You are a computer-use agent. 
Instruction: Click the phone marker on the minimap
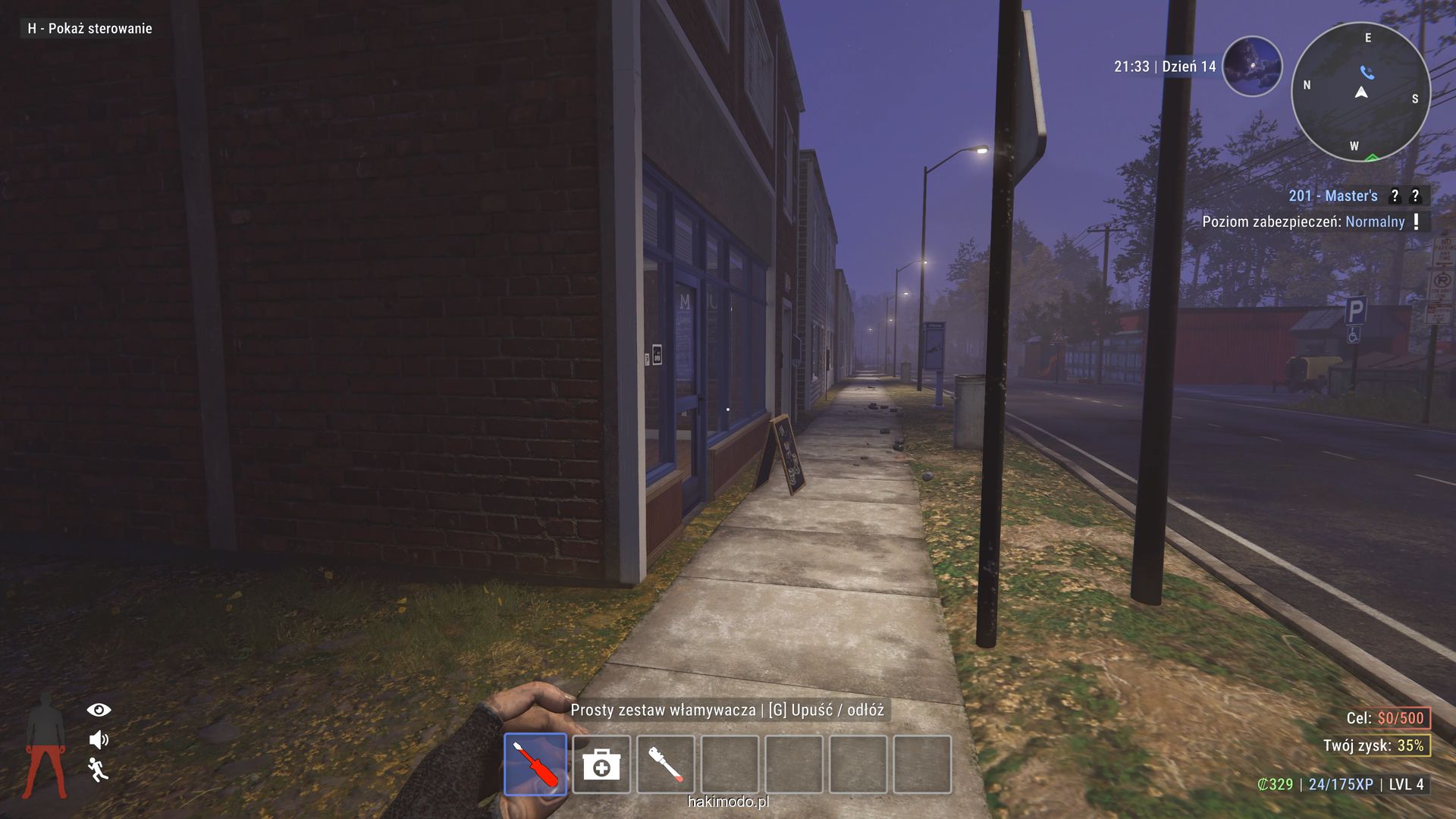click(x=1367, y=73)
